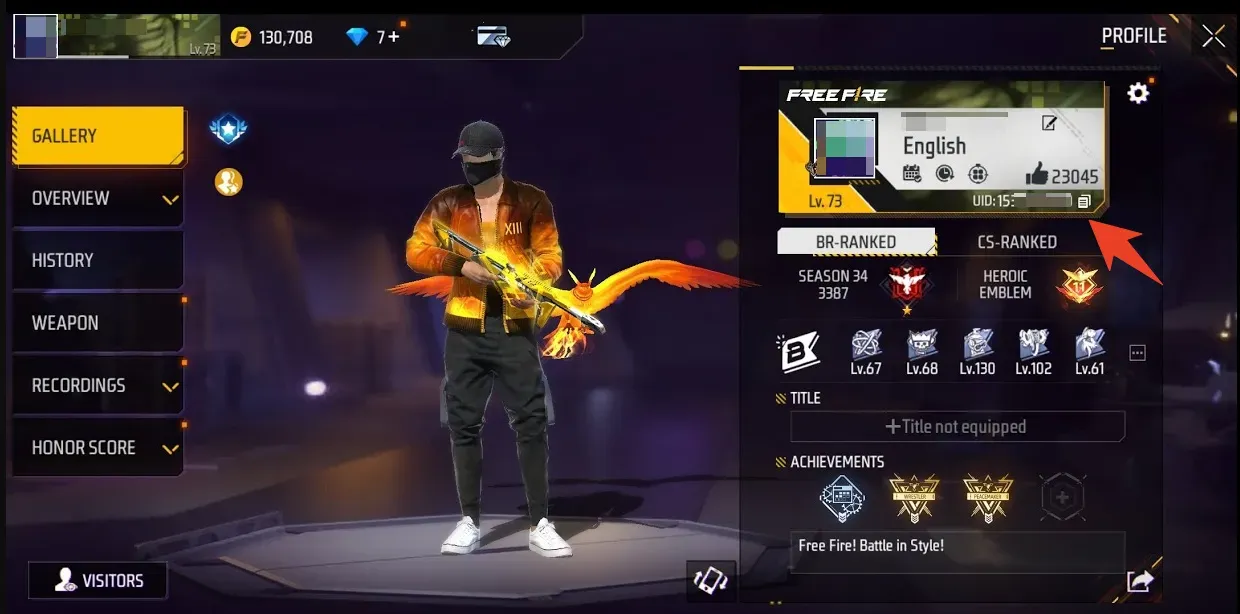Show the Honor Score section
Viewport: 1240px width, 614px height.
pos(97,447)
